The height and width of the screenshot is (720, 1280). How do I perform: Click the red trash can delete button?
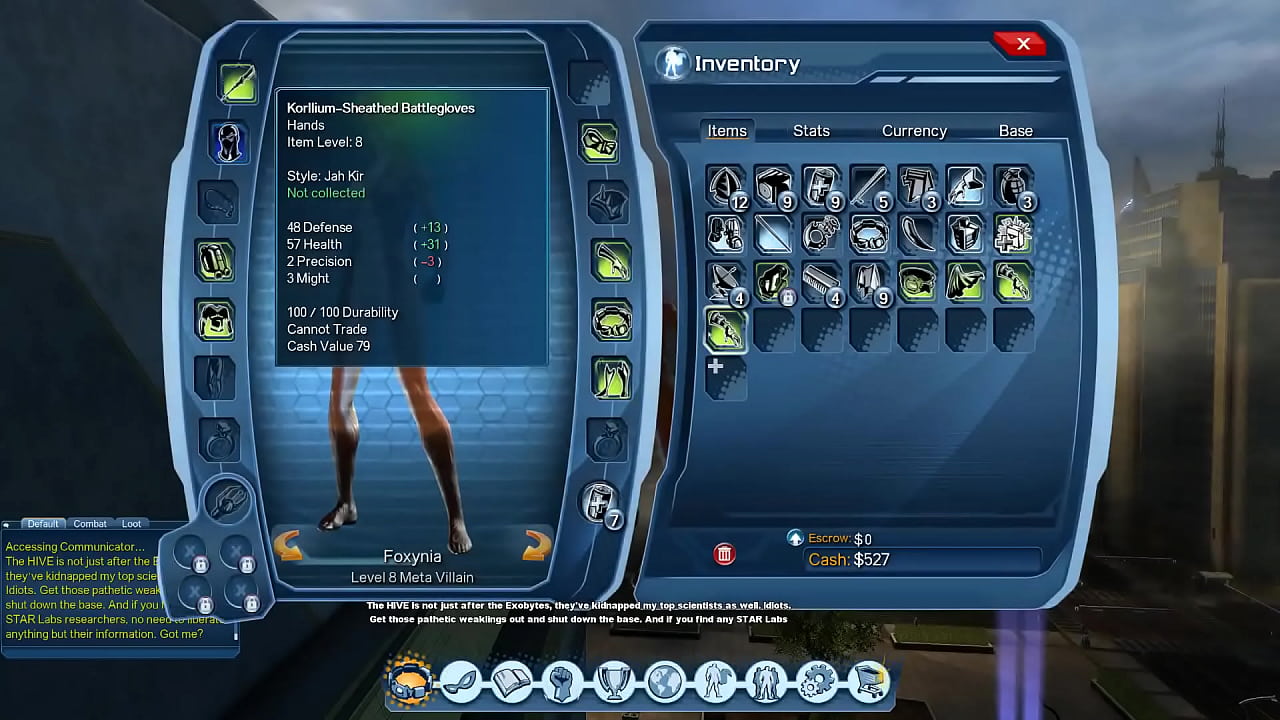click(725, 554)
